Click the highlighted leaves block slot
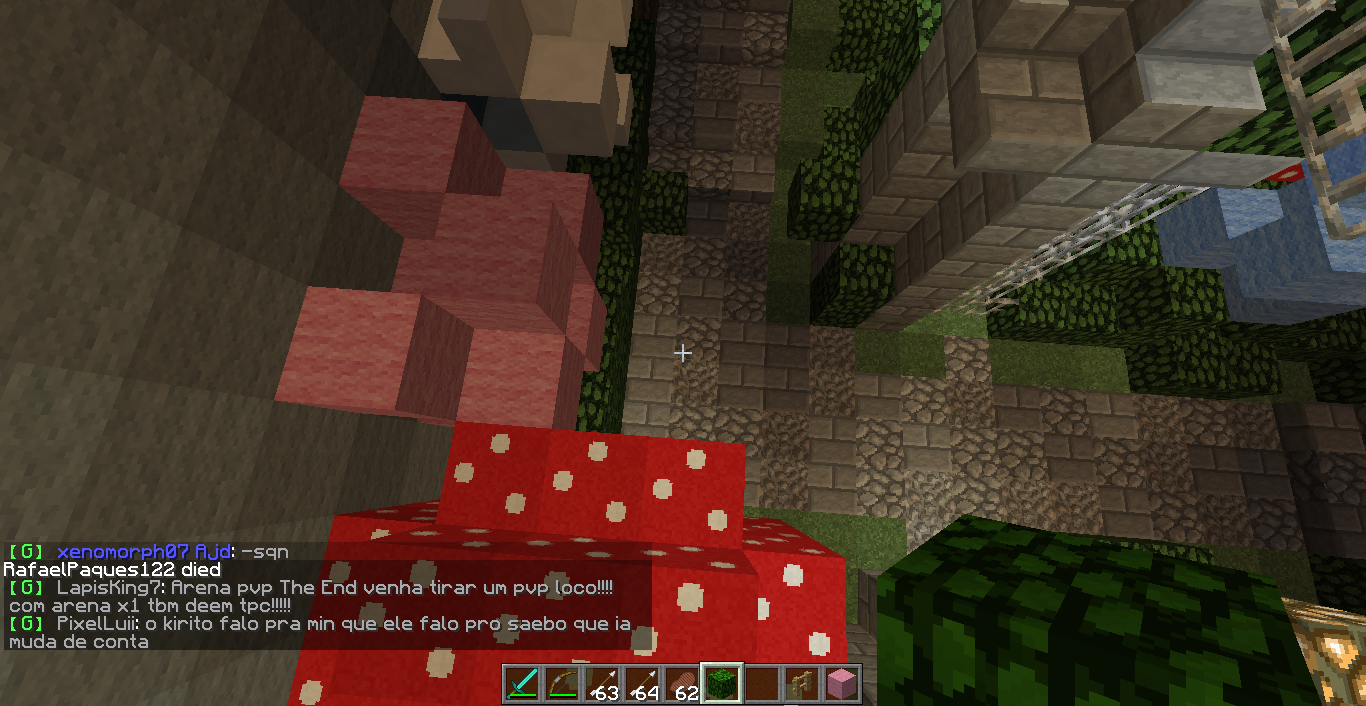Screen dimensions: 1366x706 coord(721,684)
